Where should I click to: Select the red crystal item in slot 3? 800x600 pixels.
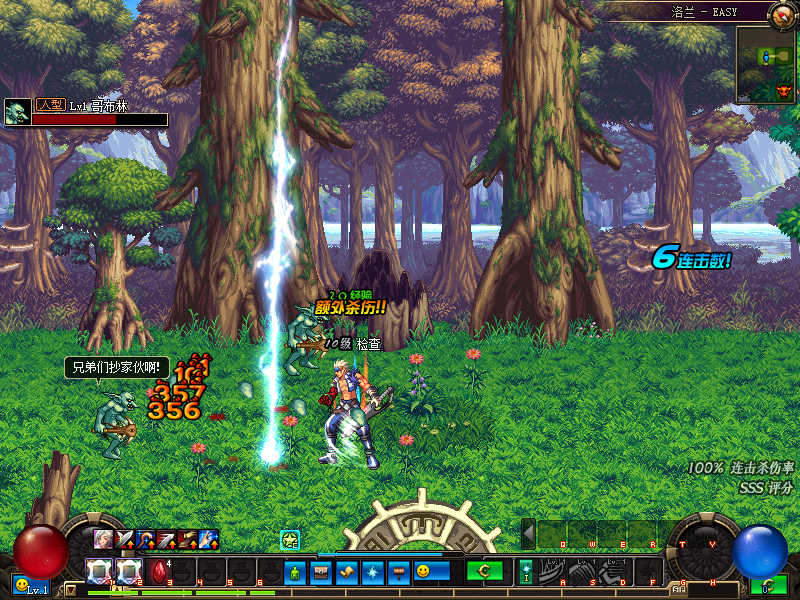[x=160, y=572]
